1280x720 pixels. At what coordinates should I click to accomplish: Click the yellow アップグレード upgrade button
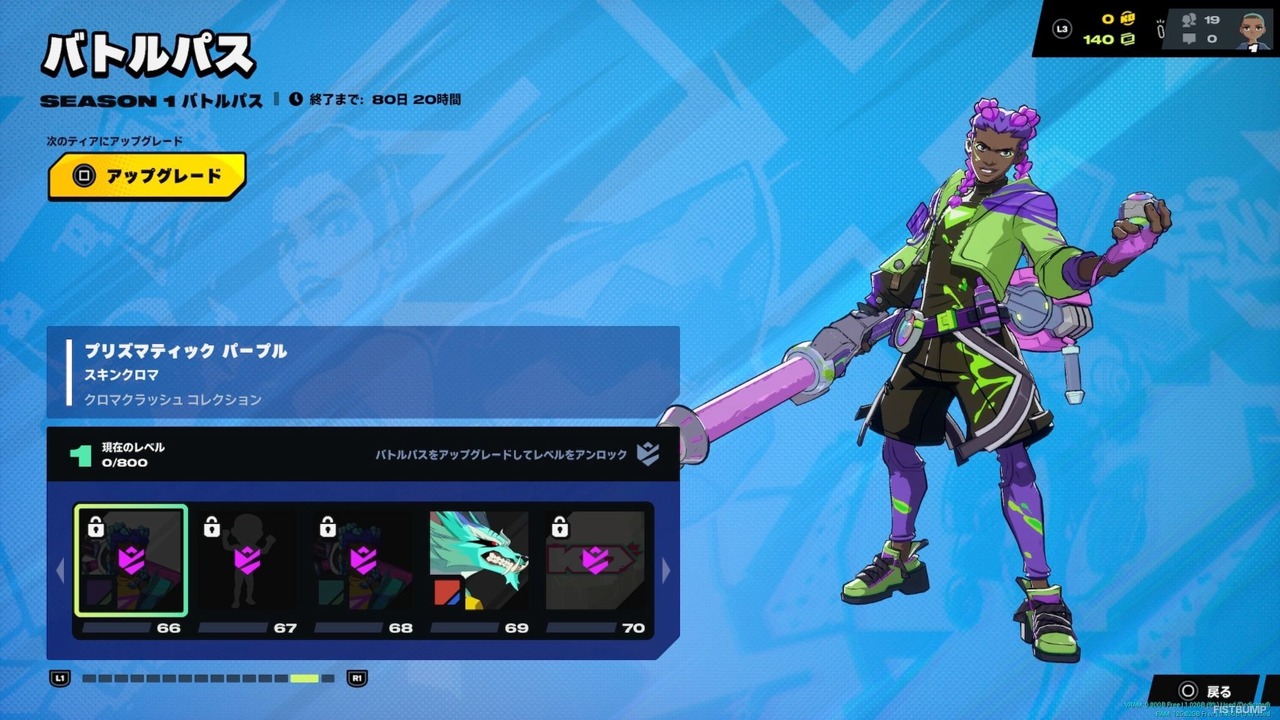point(147,177)
